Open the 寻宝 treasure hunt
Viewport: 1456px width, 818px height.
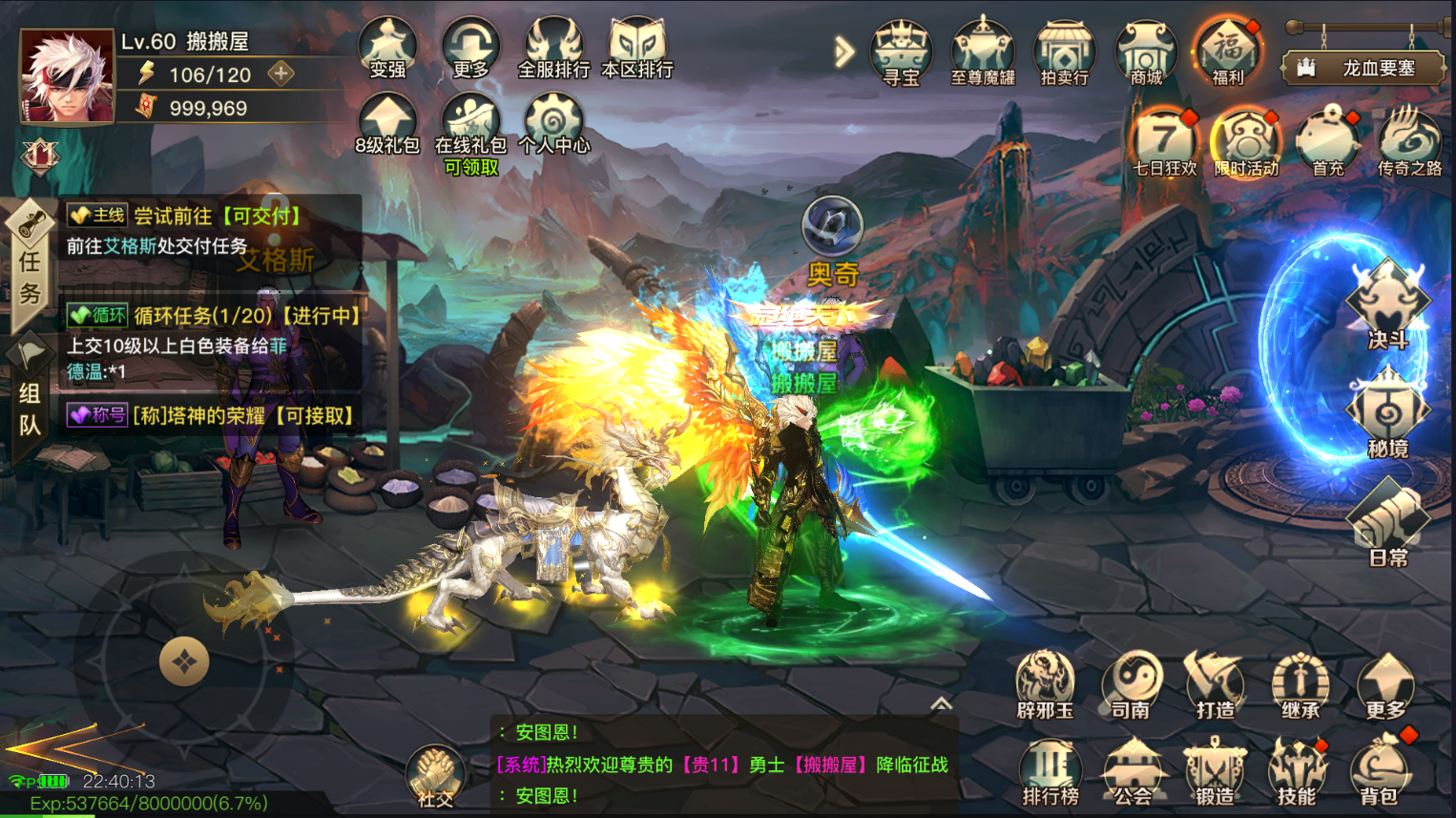point(901,52)
